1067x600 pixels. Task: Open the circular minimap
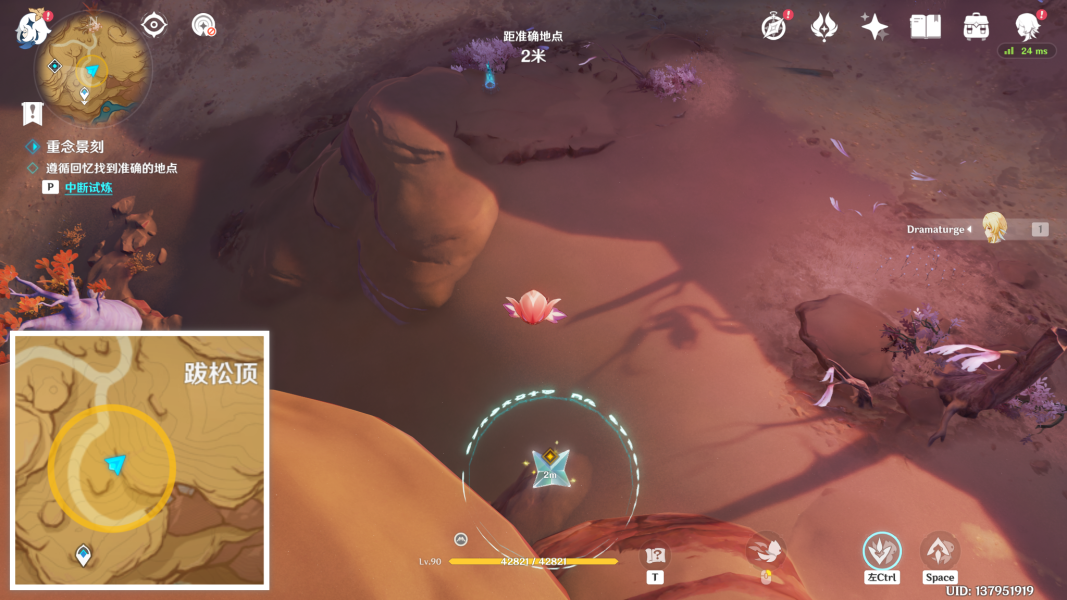coord(93,70)
